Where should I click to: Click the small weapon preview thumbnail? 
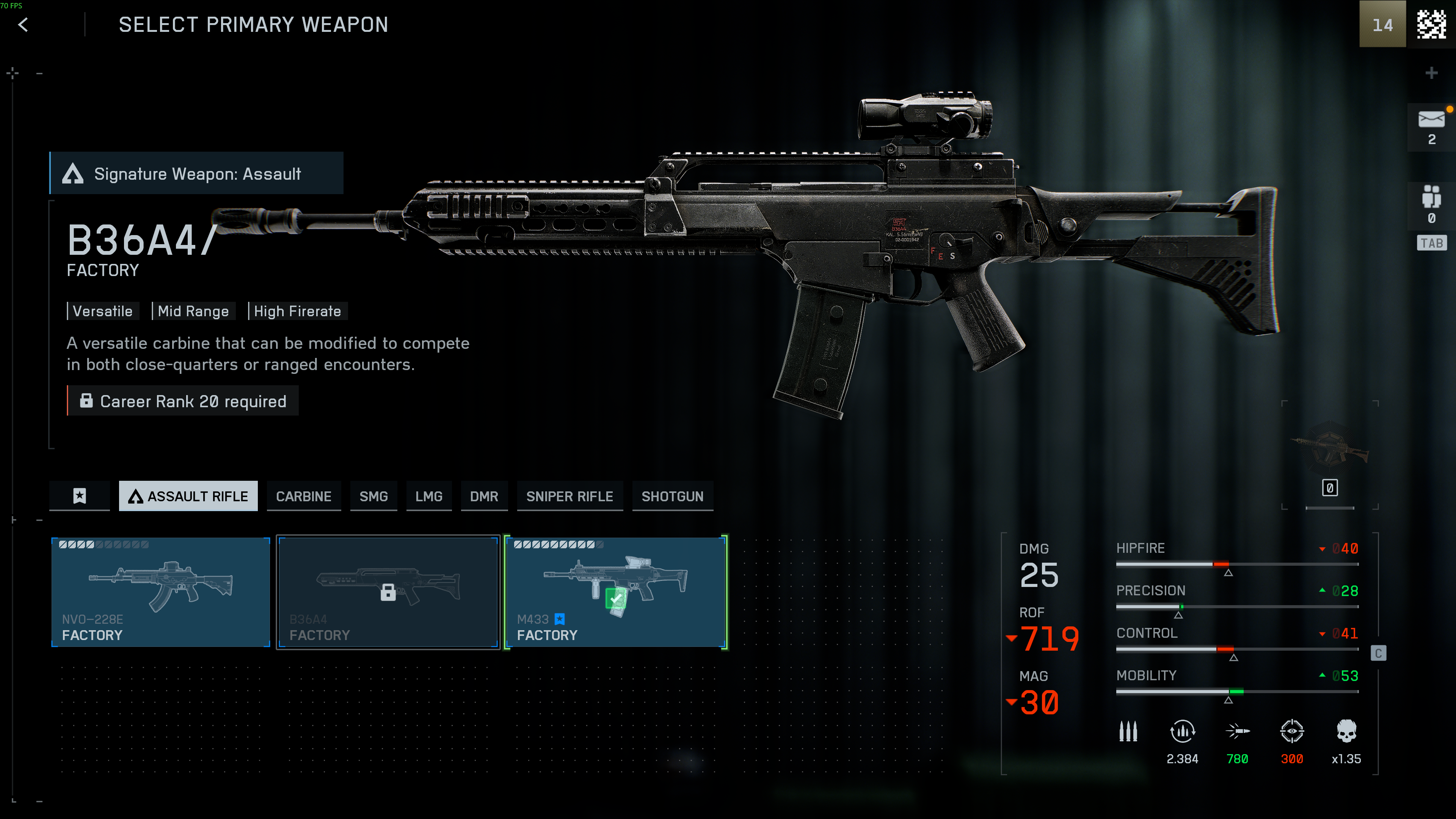pyautogui.click(x=1329, y=449)
